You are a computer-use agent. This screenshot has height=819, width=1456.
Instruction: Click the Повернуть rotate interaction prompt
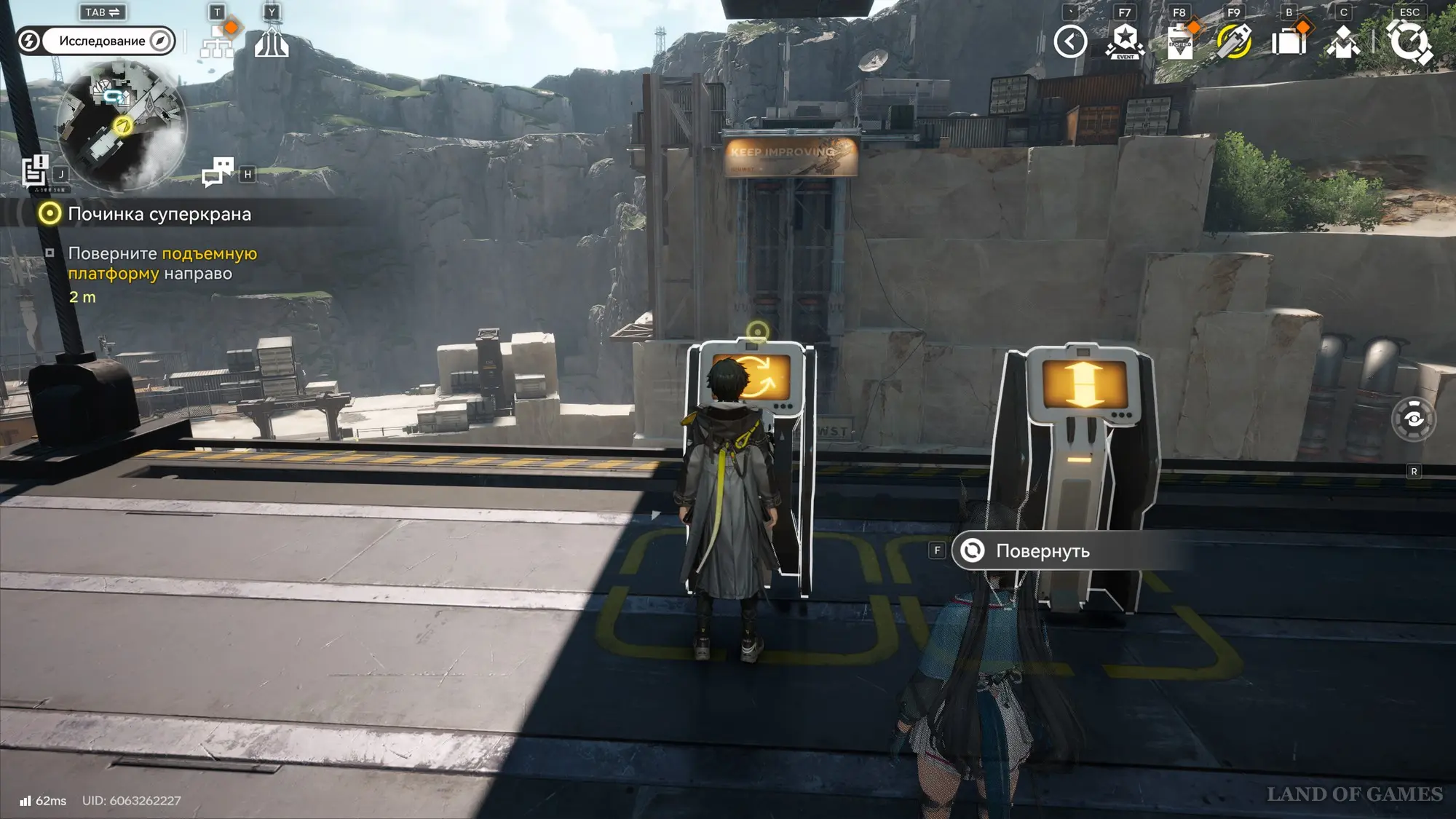pyautogui.click(x=1041, y=551)
